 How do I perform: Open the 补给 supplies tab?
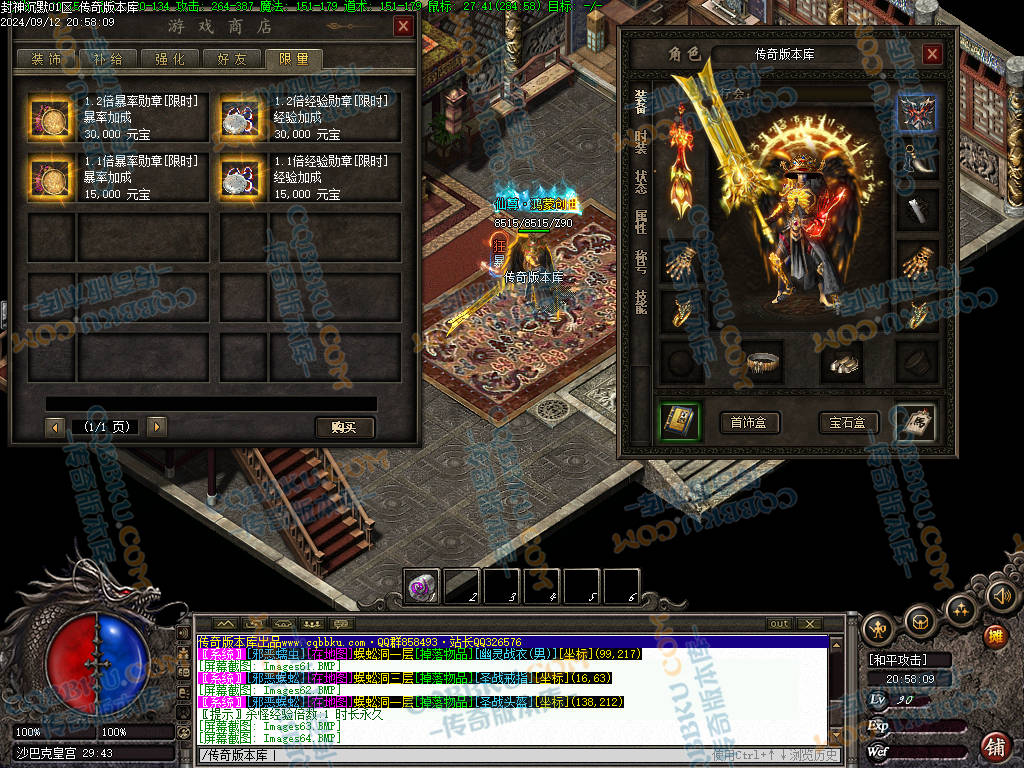pyautogui.click(x=108, y=59)
